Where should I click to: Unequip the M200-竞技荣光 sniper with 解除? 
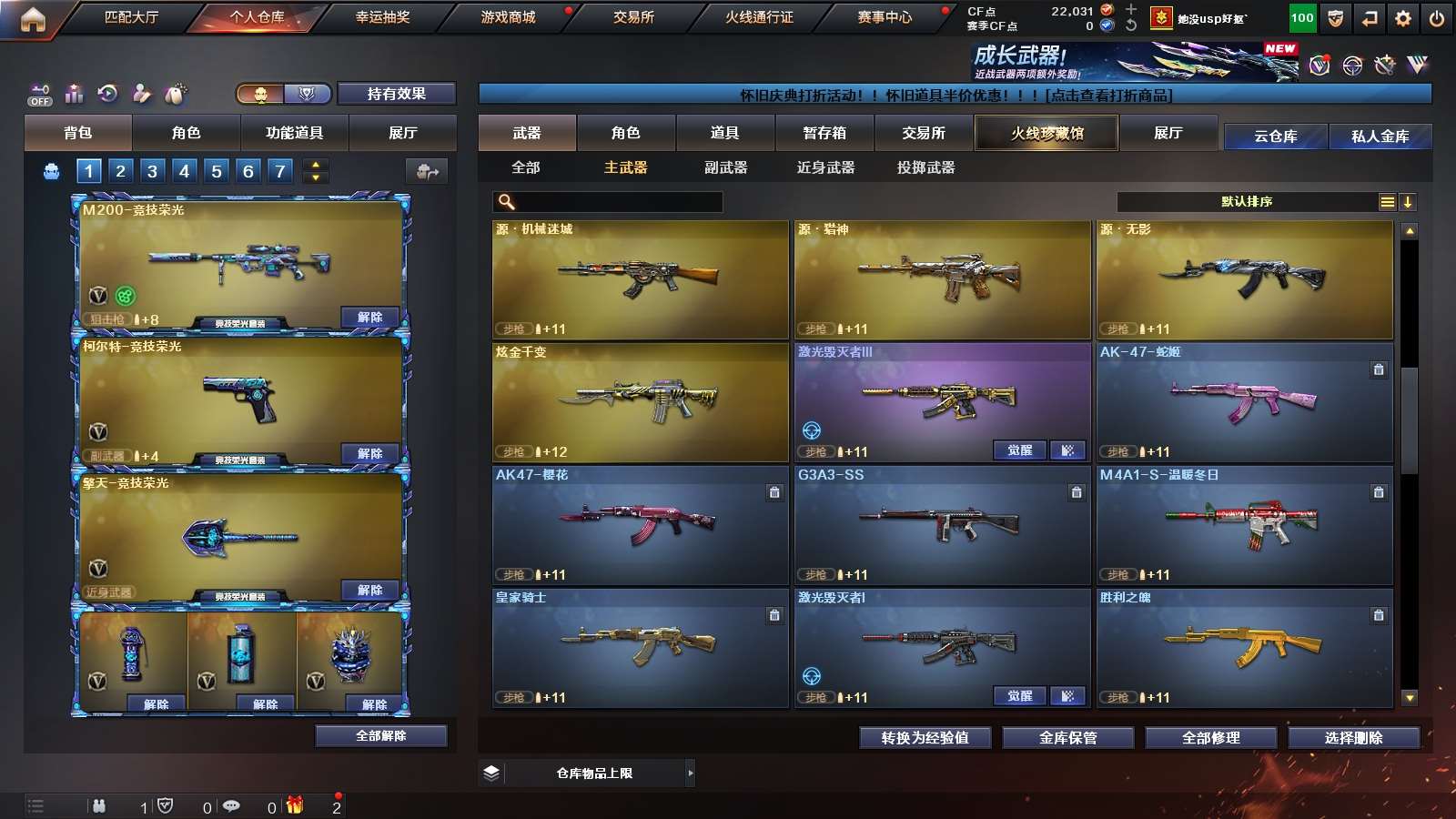point(369,317)
